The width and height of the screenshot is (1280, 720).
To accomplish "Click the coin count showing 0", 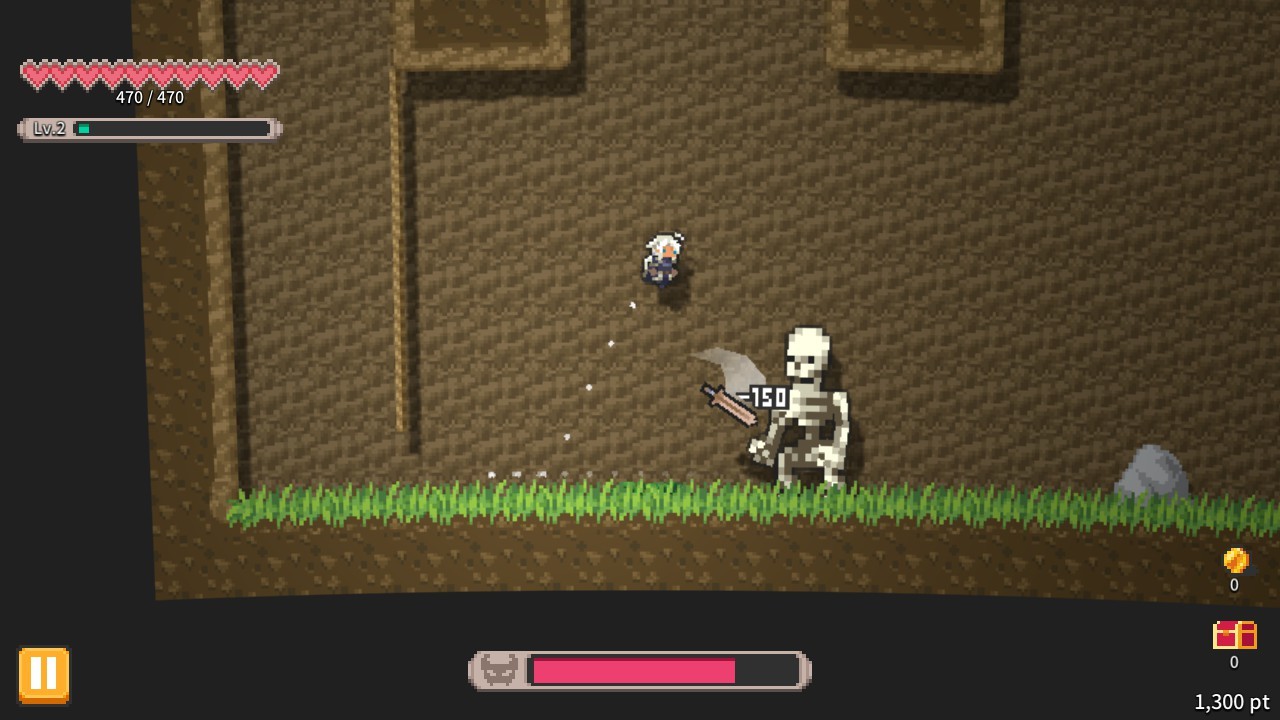I will tap(1234, 586).
